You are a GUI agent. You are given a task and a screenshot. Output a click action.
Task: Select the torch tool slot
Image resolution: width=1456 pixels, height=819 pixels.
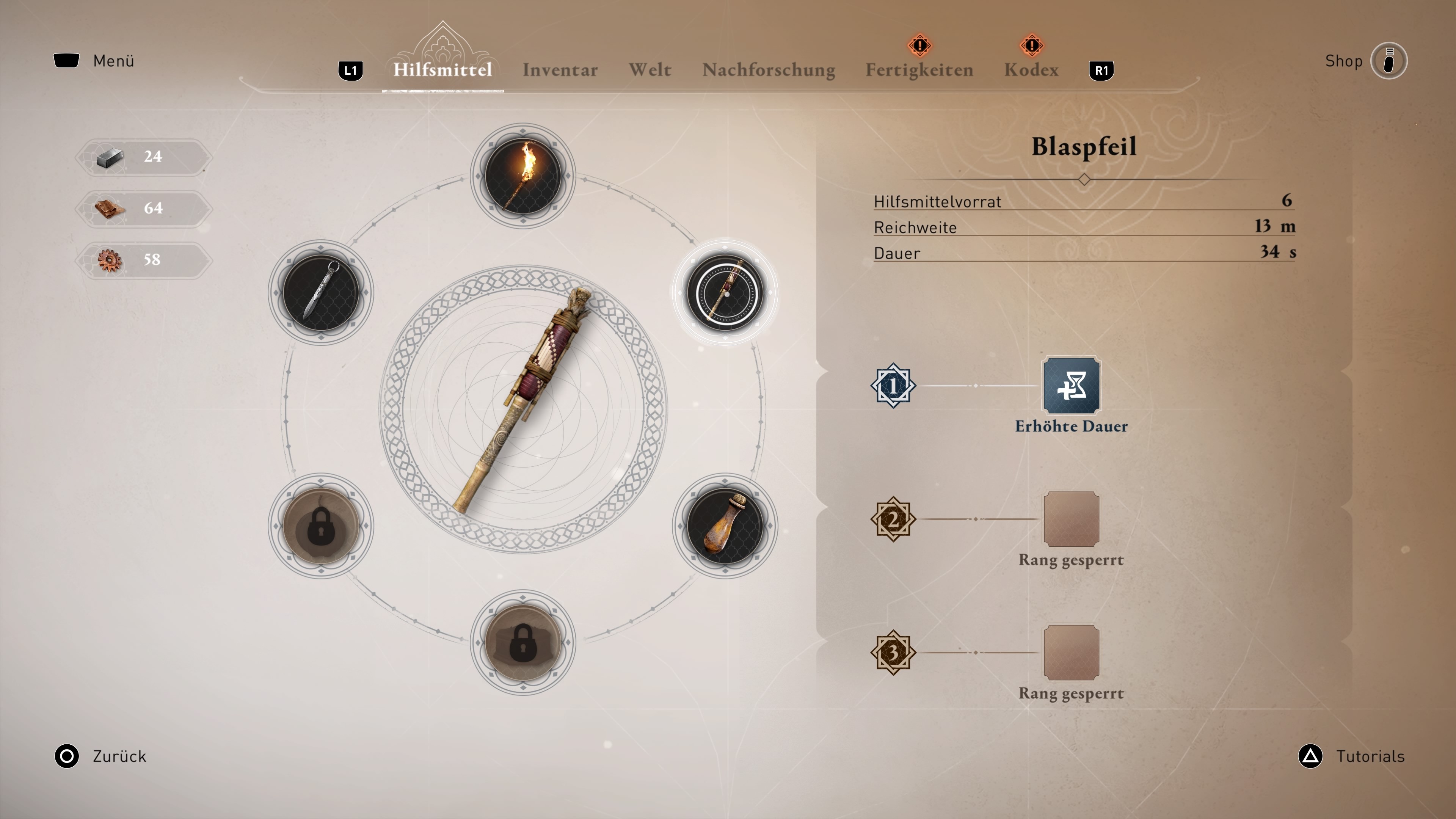[x=523, y=176]
